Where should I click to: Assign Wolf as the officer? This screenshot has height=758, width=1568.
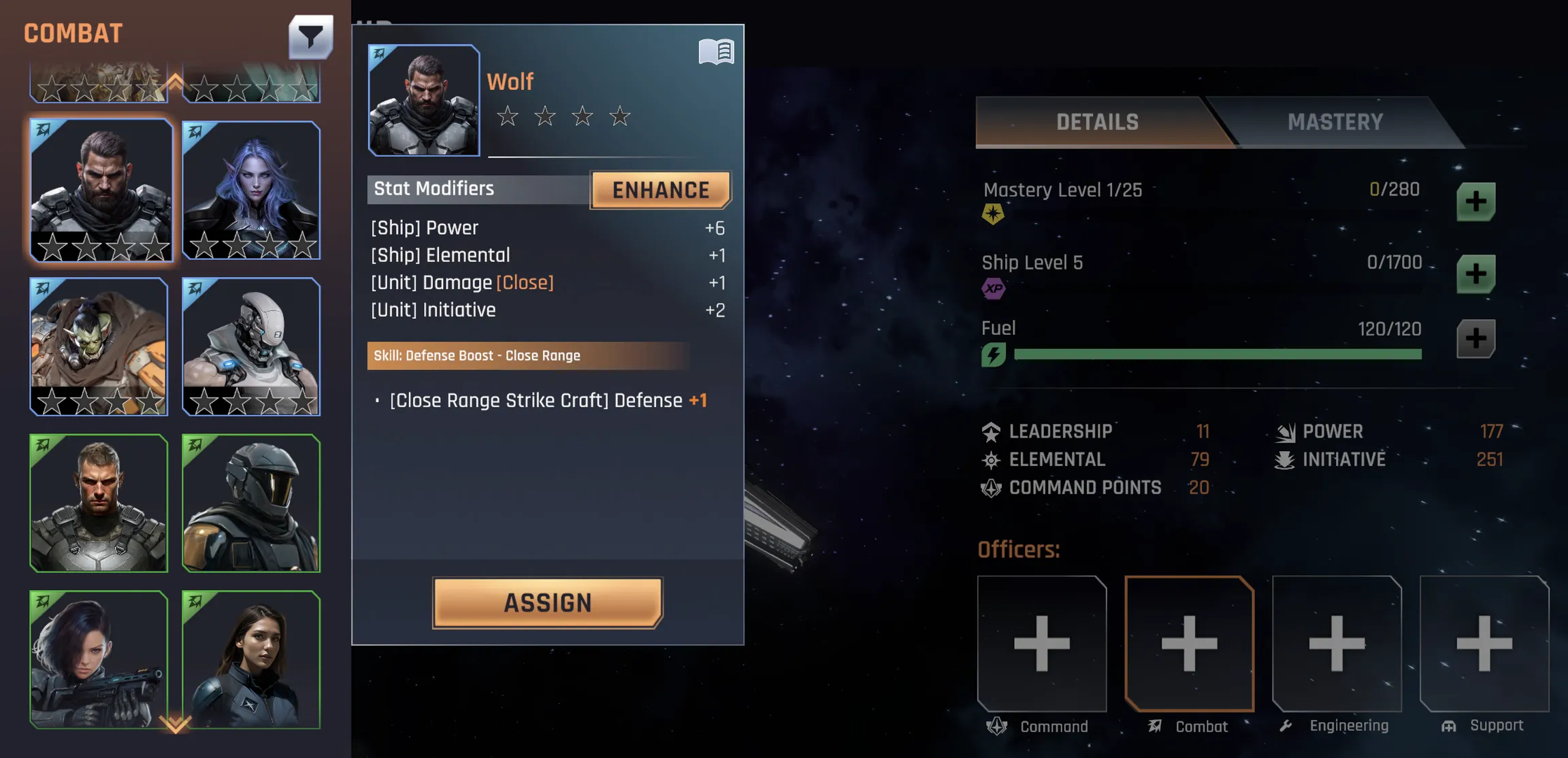tap(547, 602)
